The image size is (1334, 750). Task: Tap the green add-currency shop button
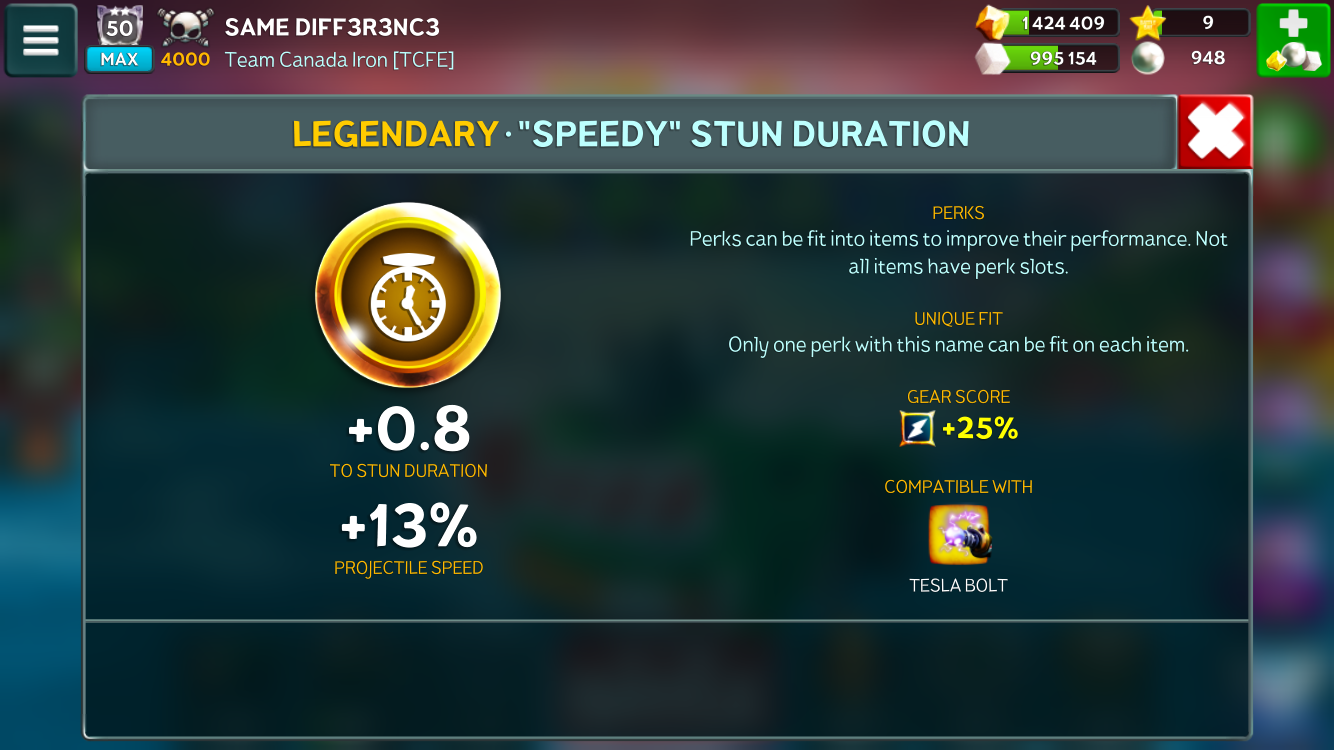pos(1293,41)
